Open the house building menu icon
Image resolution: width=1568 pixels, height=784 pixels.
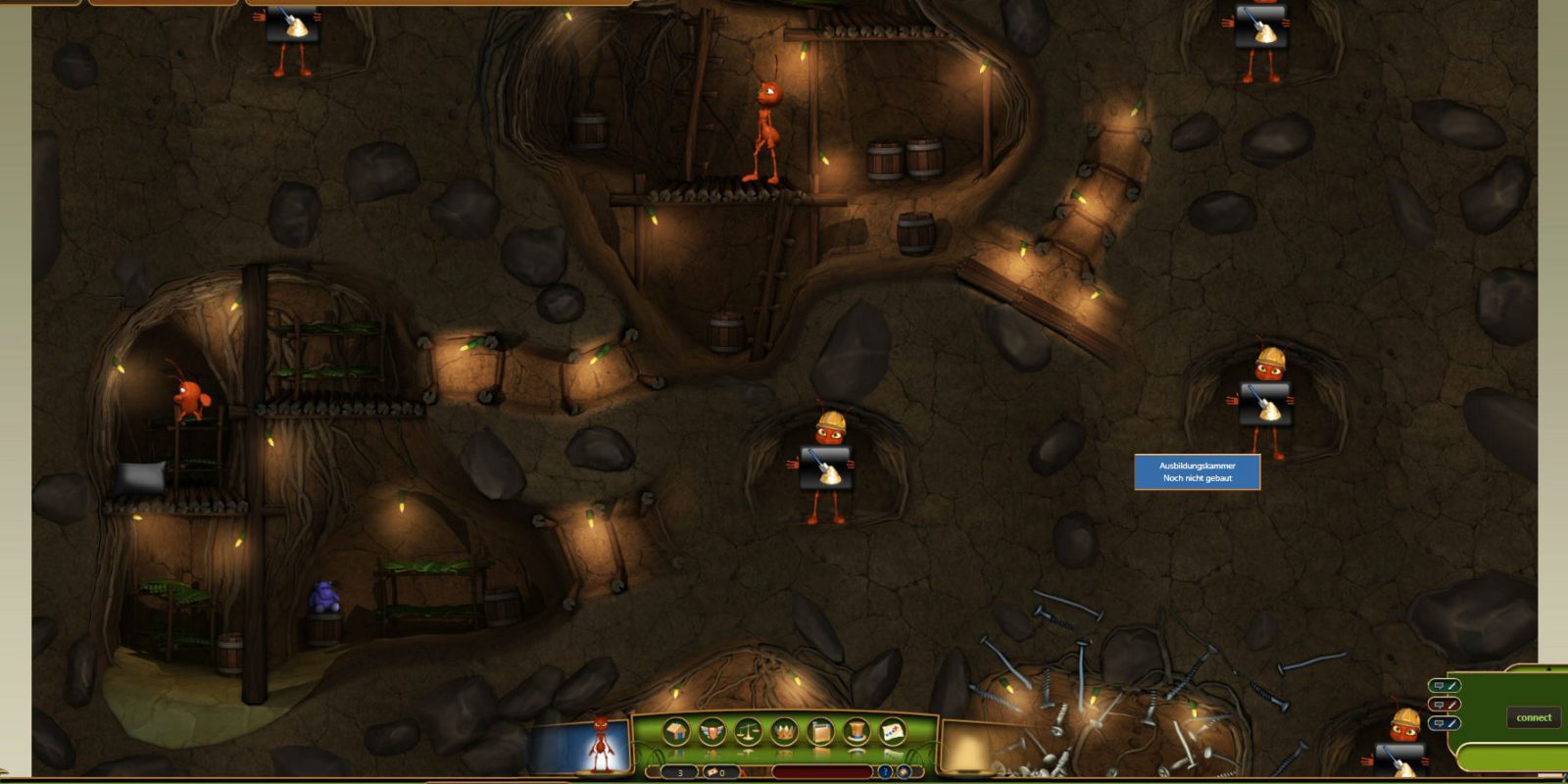[x=675, y=731]
